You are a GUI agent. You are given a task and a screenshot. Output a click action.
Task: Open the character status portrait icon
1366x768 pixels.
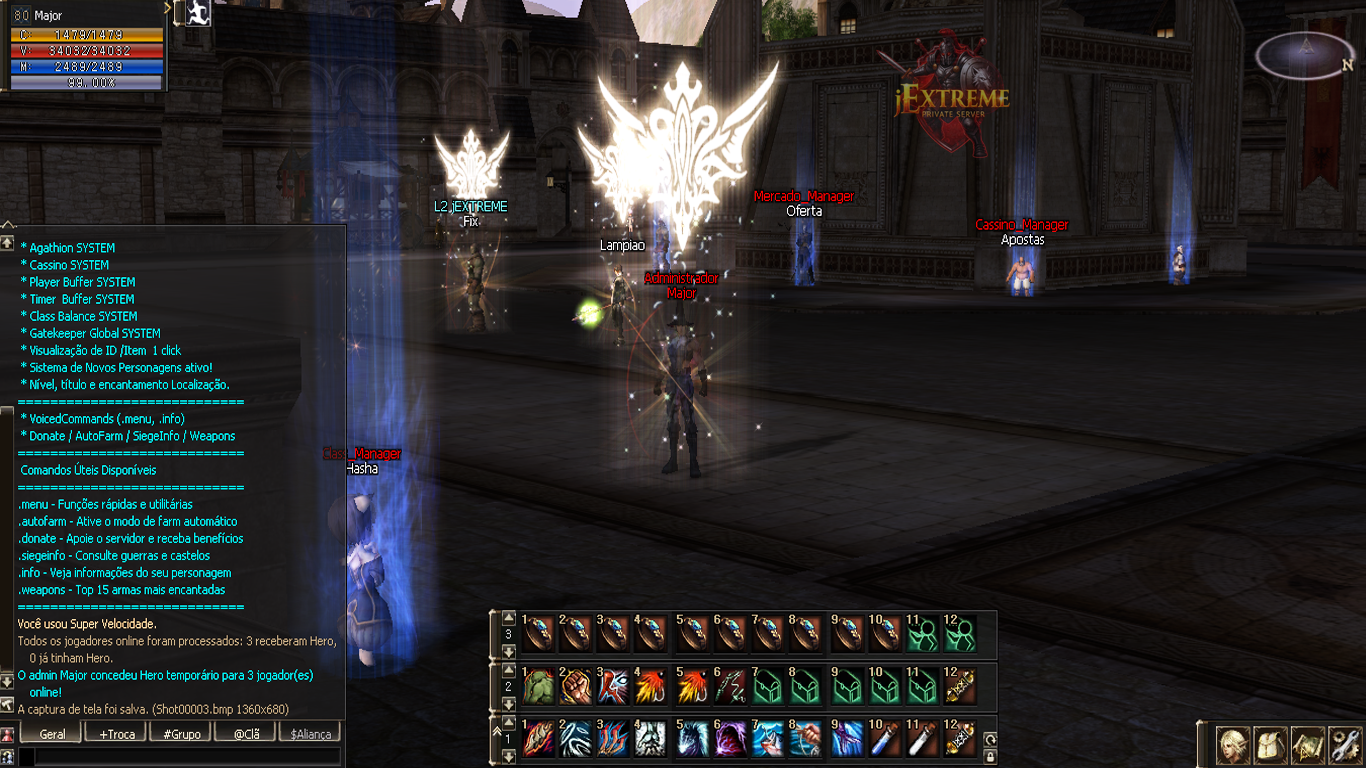coord(1233,745)
